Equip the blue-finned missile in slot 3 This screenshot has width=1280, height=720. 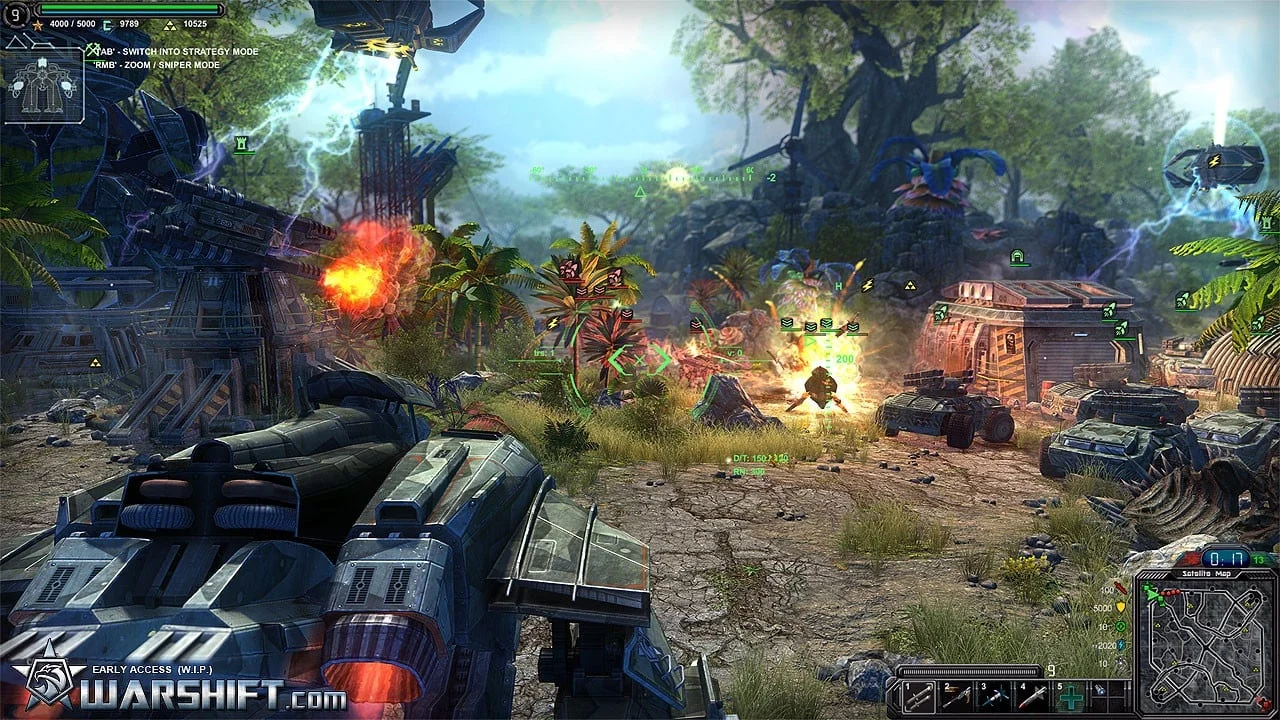click(995, 697)
